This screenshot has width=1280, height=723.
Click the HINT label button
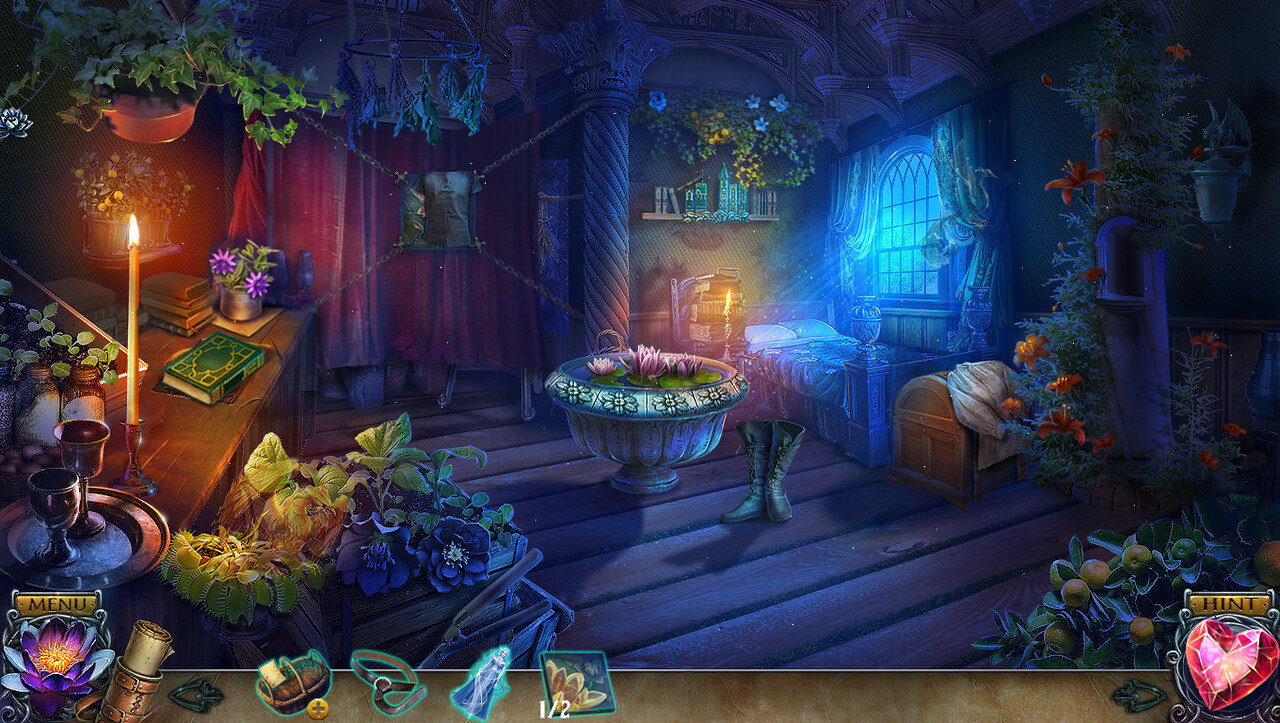tap(1222, 605)
